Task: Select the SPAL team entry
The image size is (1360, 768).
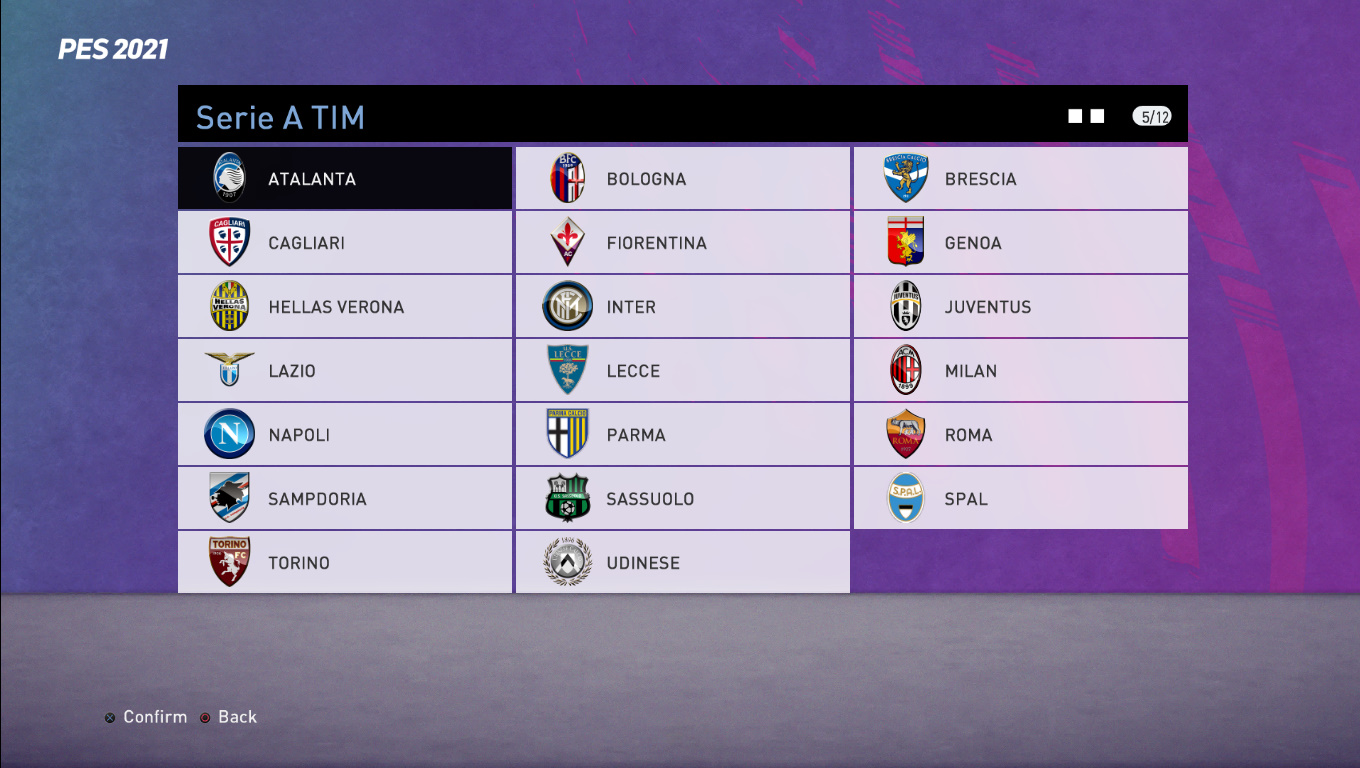Action: [x=1019, y=498]
